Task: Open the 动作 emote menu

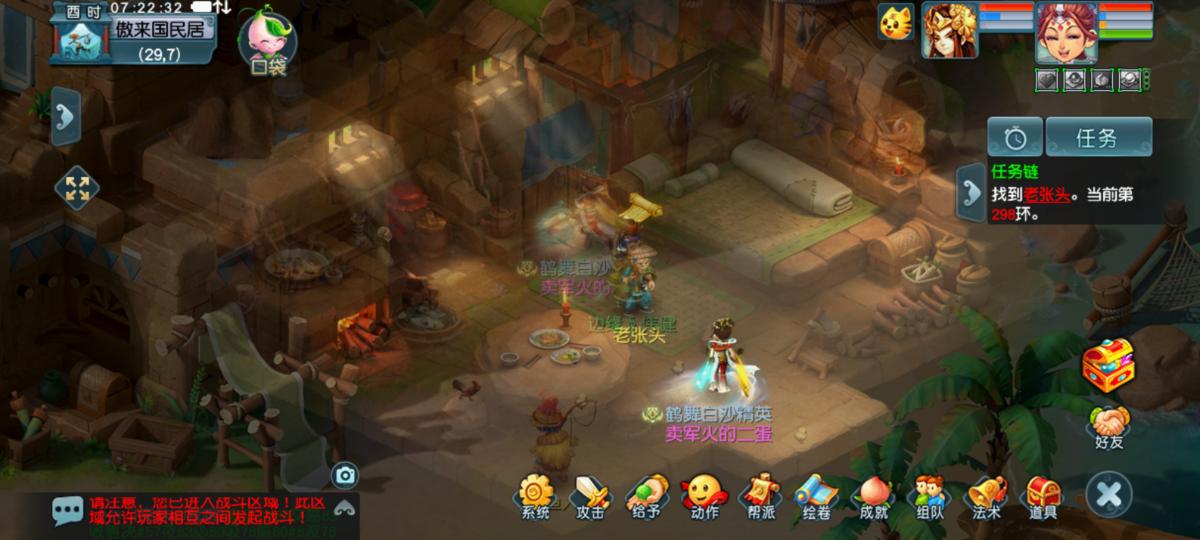Action: click(703, 495)
